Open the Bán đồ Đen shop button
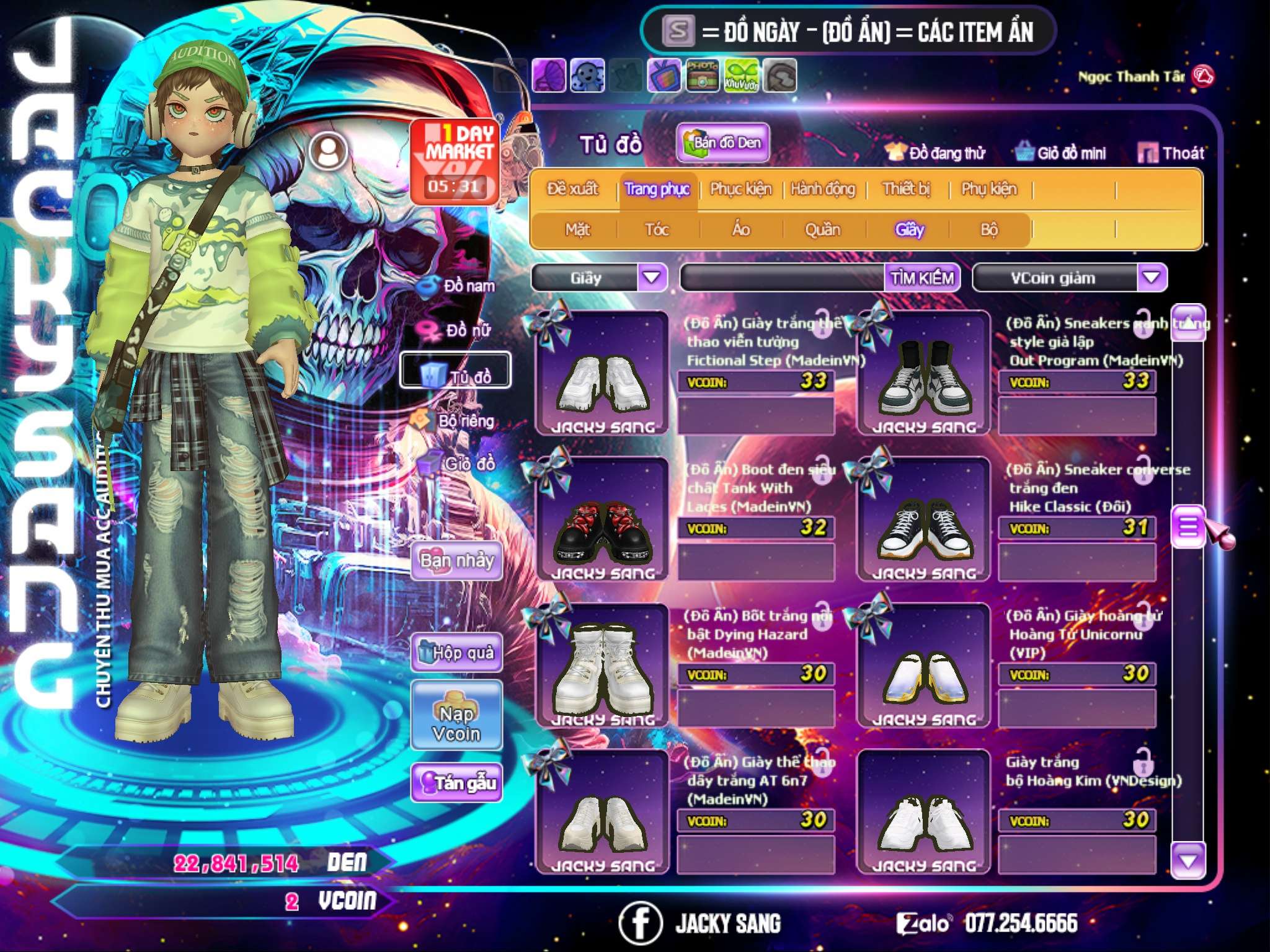 tap(723, 143)
